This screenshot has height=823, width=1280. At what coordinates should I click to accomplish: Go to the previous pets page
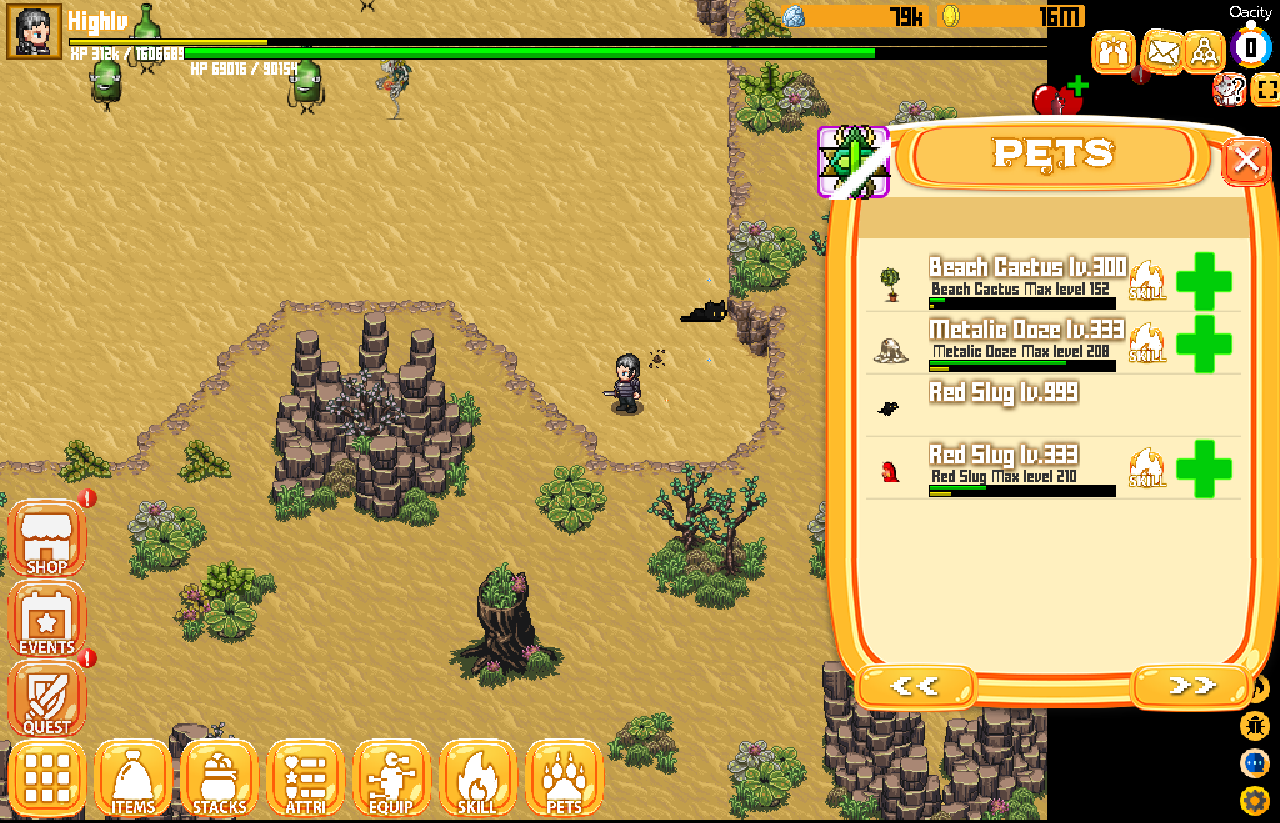915,686
